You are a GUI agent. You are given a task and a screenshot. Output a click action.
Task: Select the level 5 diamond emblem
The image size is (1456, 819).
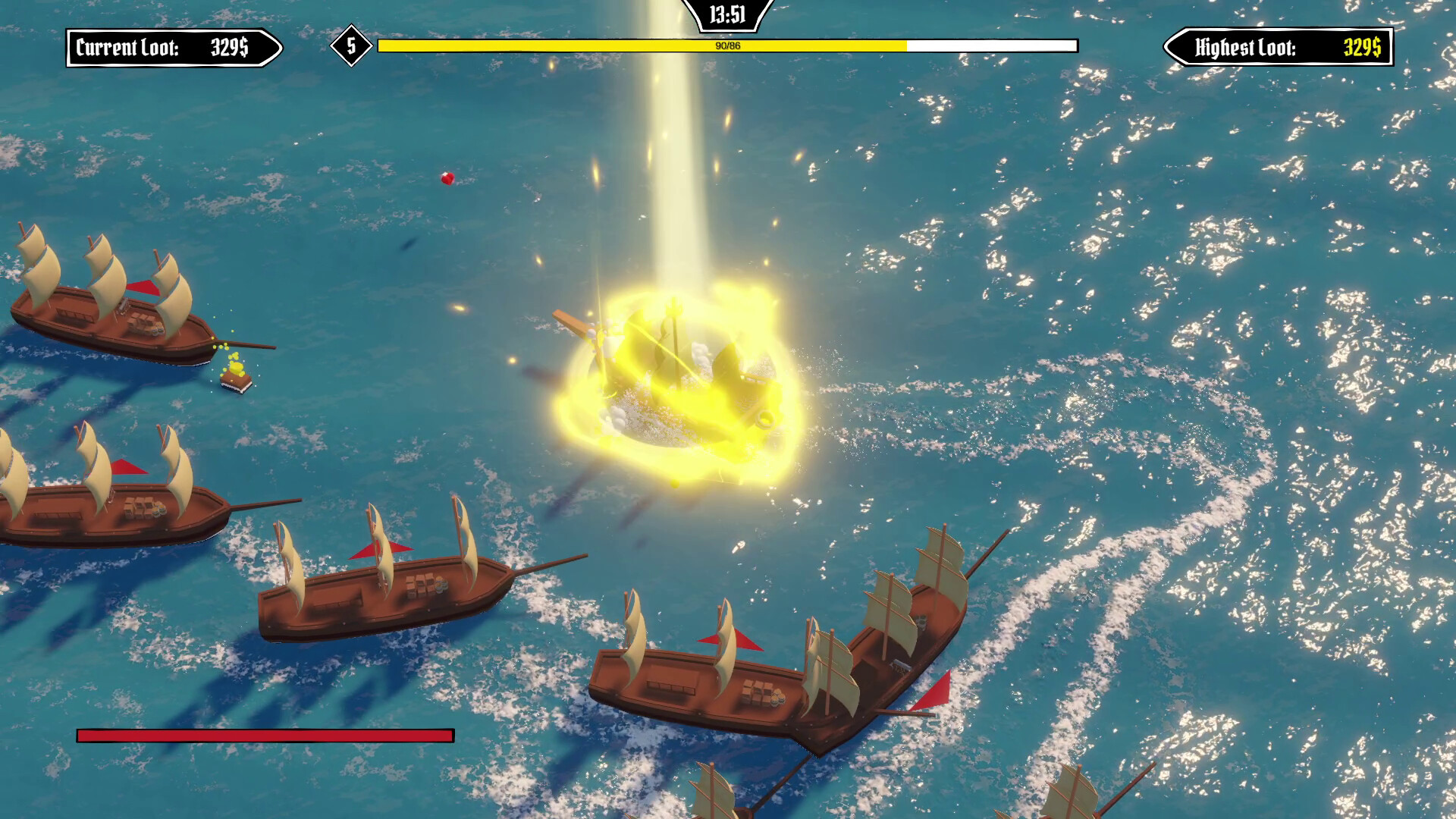[x=350, y=47]
